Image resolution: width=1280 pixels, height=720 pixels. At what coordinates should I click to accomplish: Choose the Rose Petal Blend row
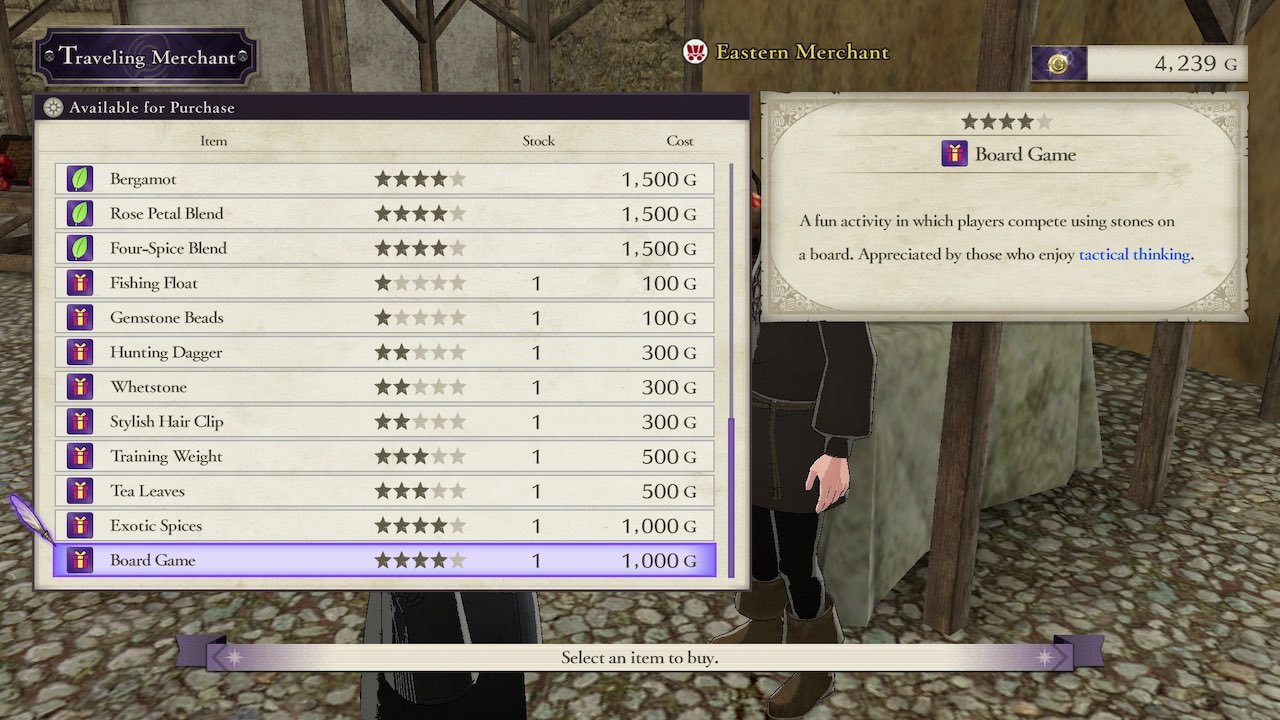point(384,214)
